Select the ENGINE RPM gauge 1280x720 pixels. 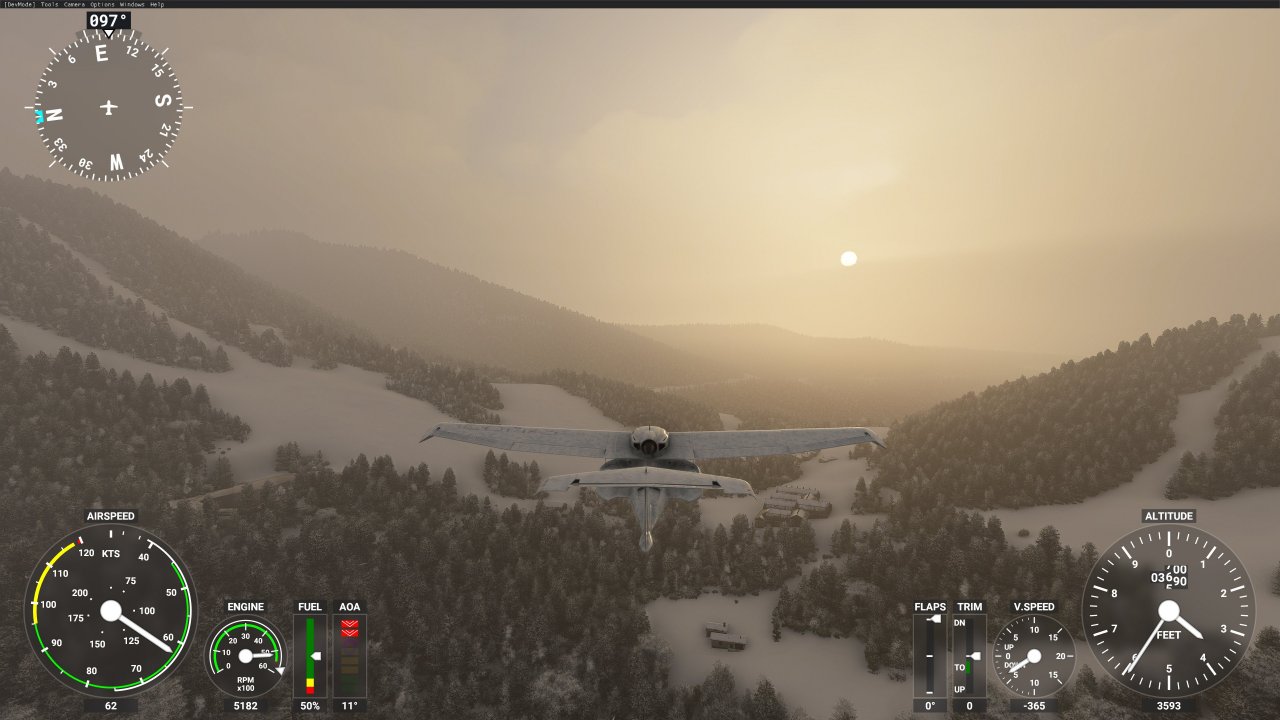pos(245,655)
